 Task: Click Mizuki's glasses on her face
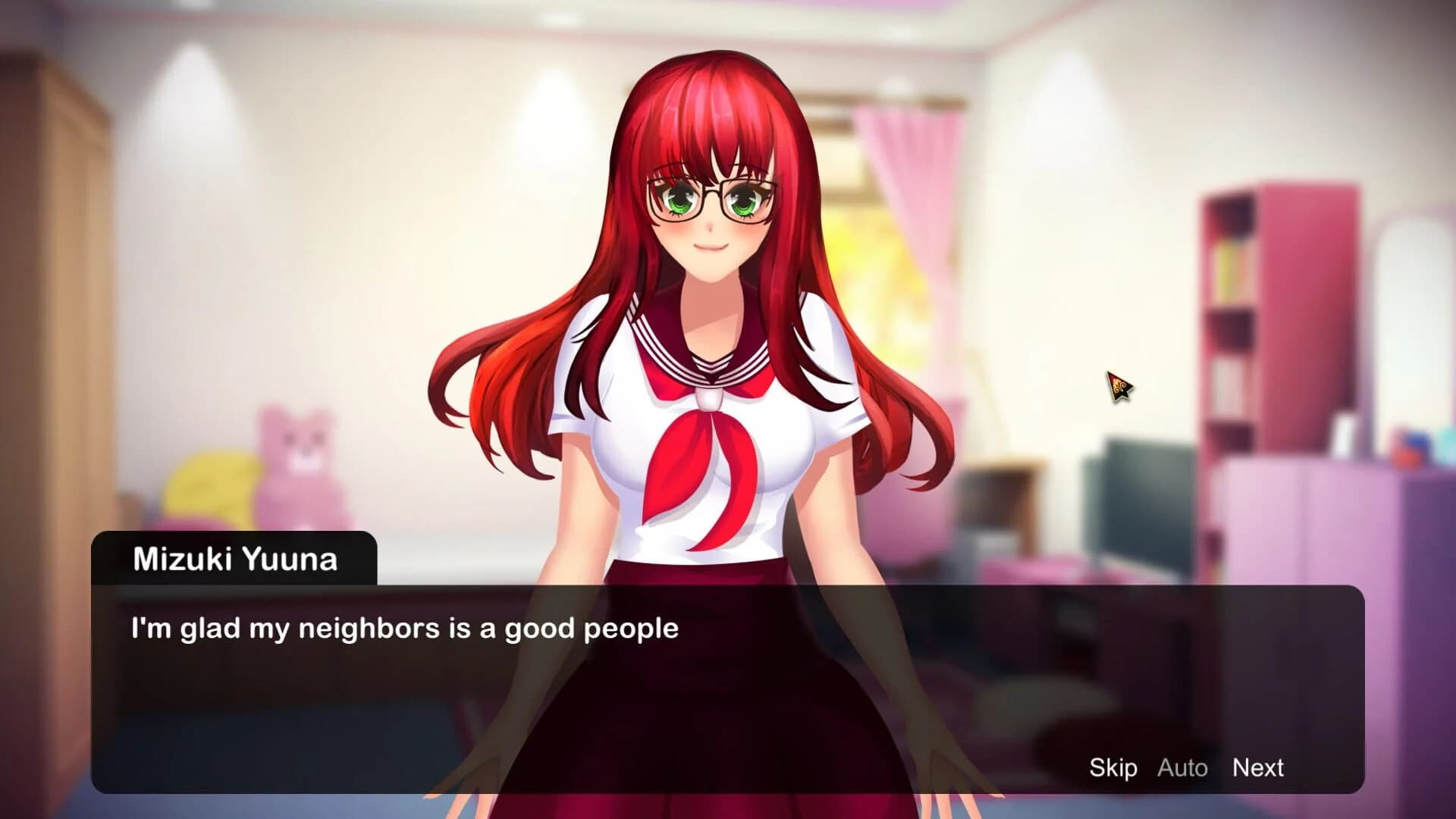click(711, 192)
